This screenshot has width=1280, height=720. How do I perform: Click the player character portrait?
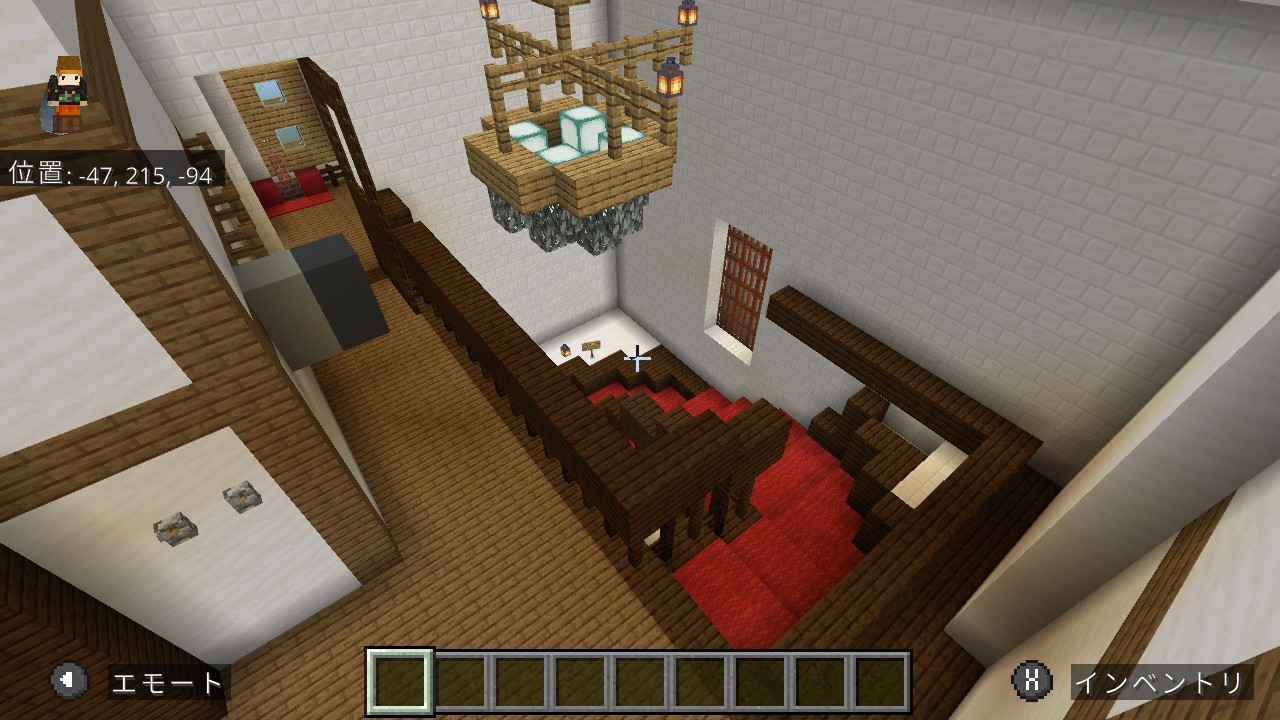coord(67,95)
